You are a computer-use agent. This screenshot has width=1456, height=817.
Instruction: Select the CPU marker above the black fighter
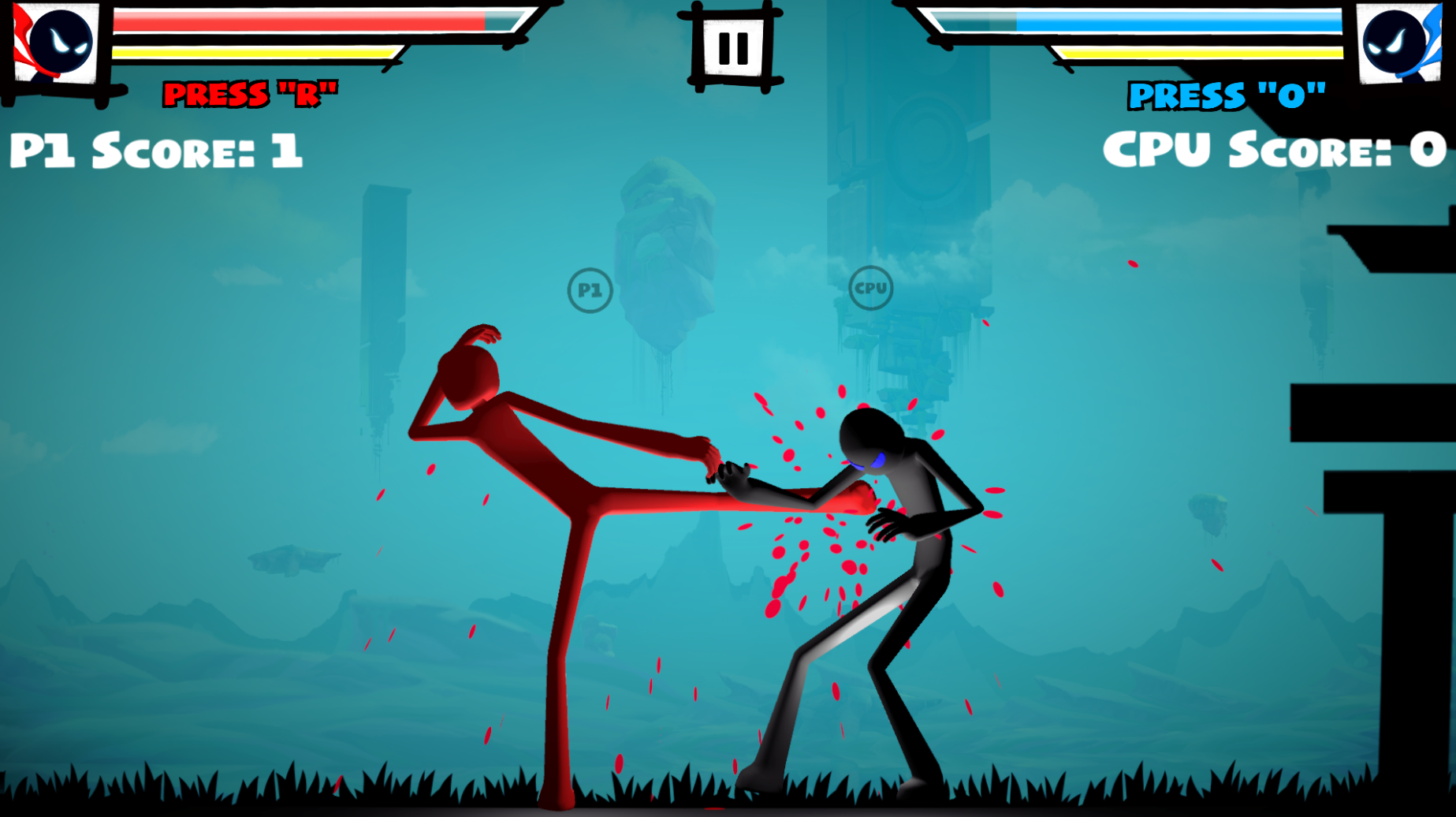pos(870,289)
